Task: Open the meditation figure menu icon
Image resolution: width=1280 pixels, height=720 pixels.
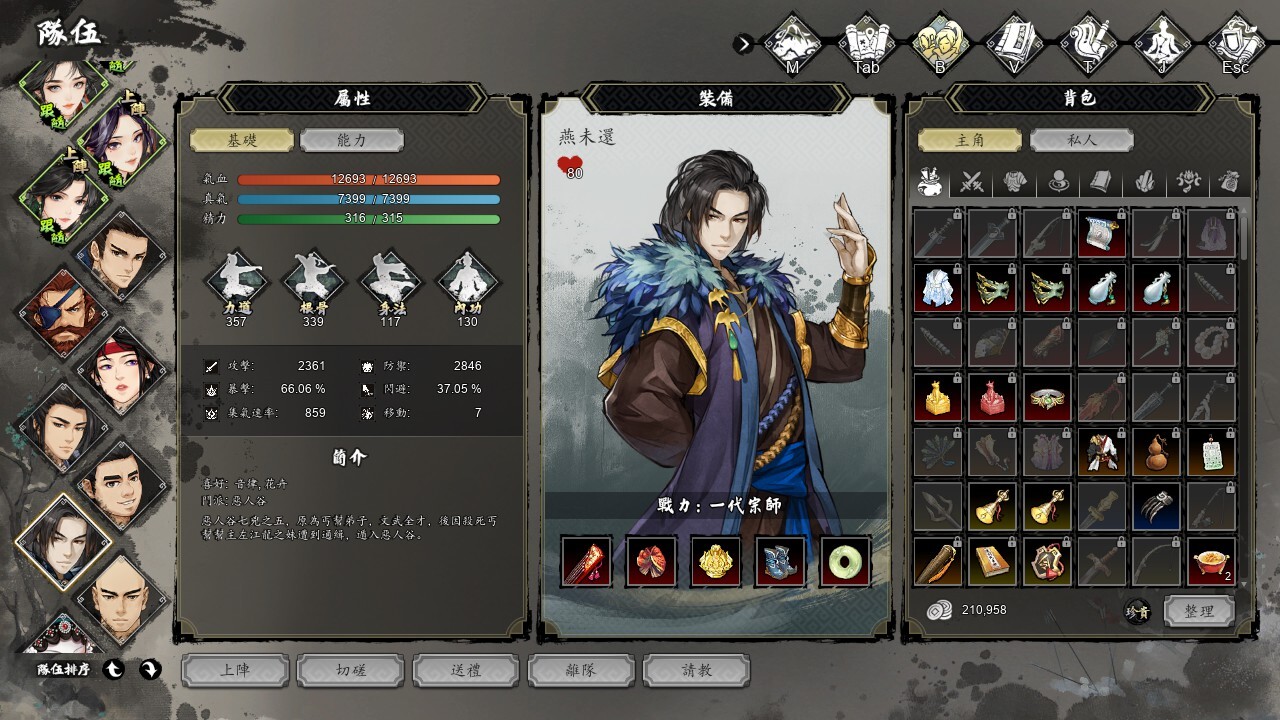Action: [1163, 42]
